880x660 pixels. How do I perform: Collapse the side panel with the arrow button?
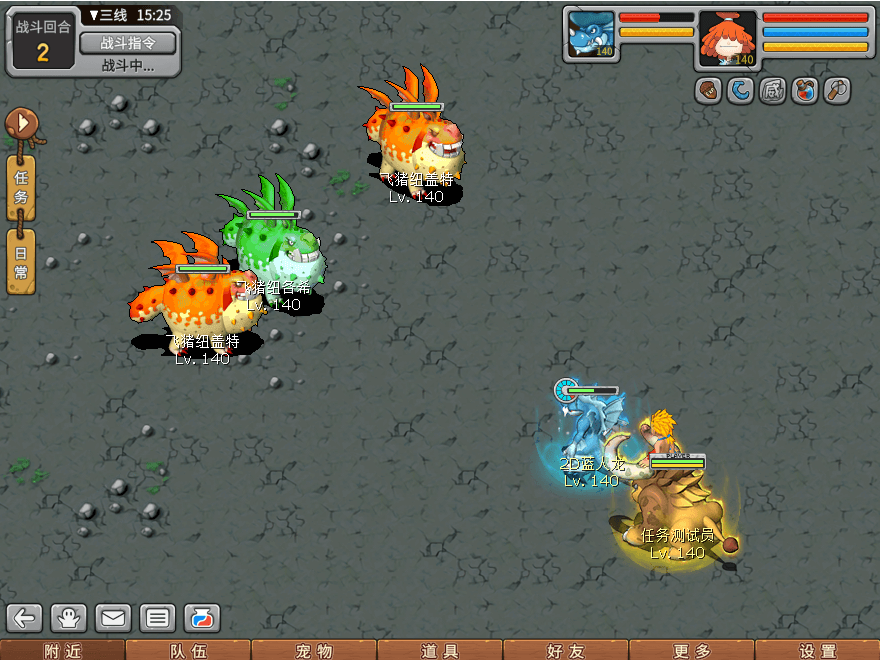coord(21,124)
